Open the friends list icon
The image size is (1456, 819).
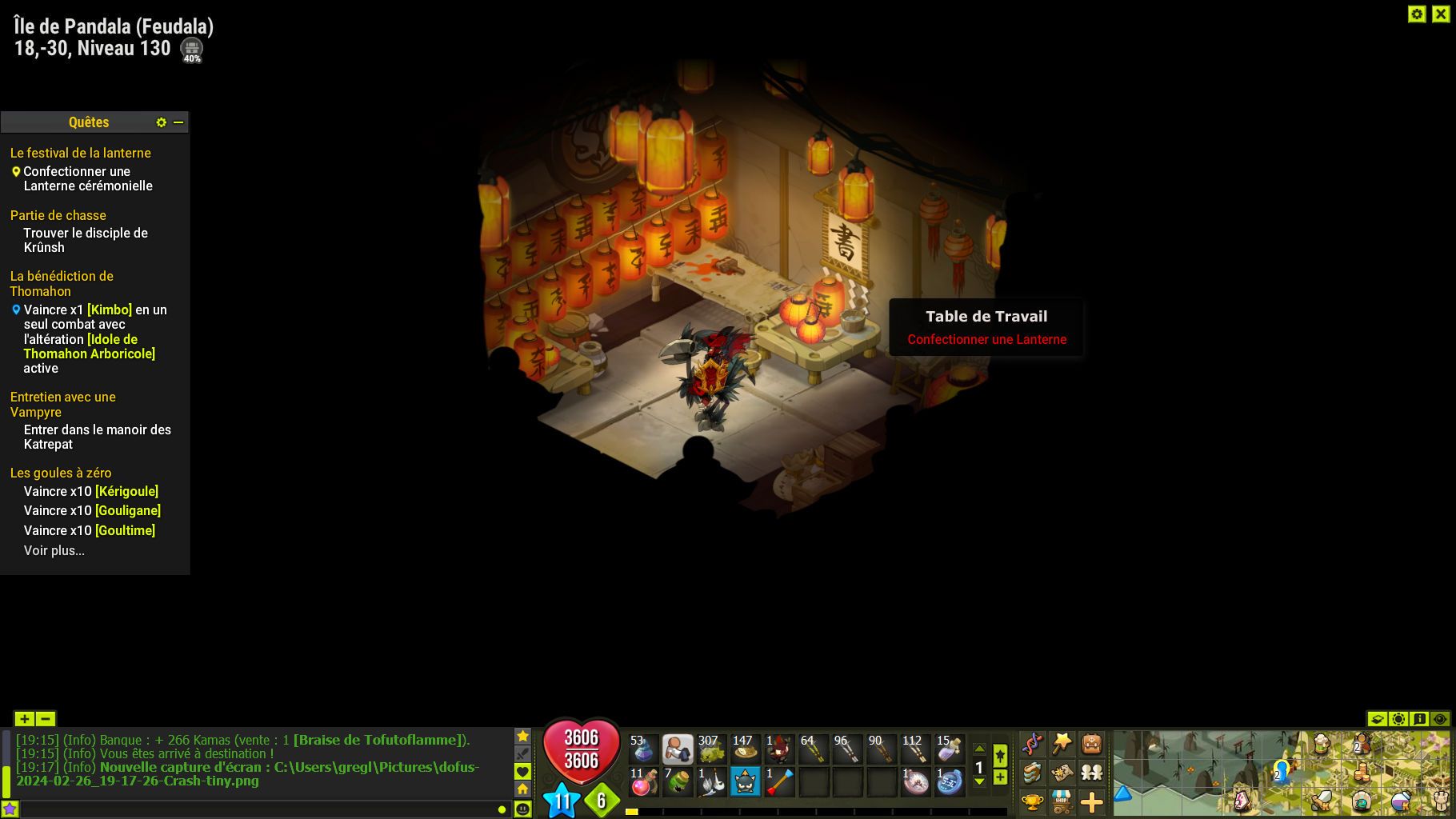(x=1092, y=773)
